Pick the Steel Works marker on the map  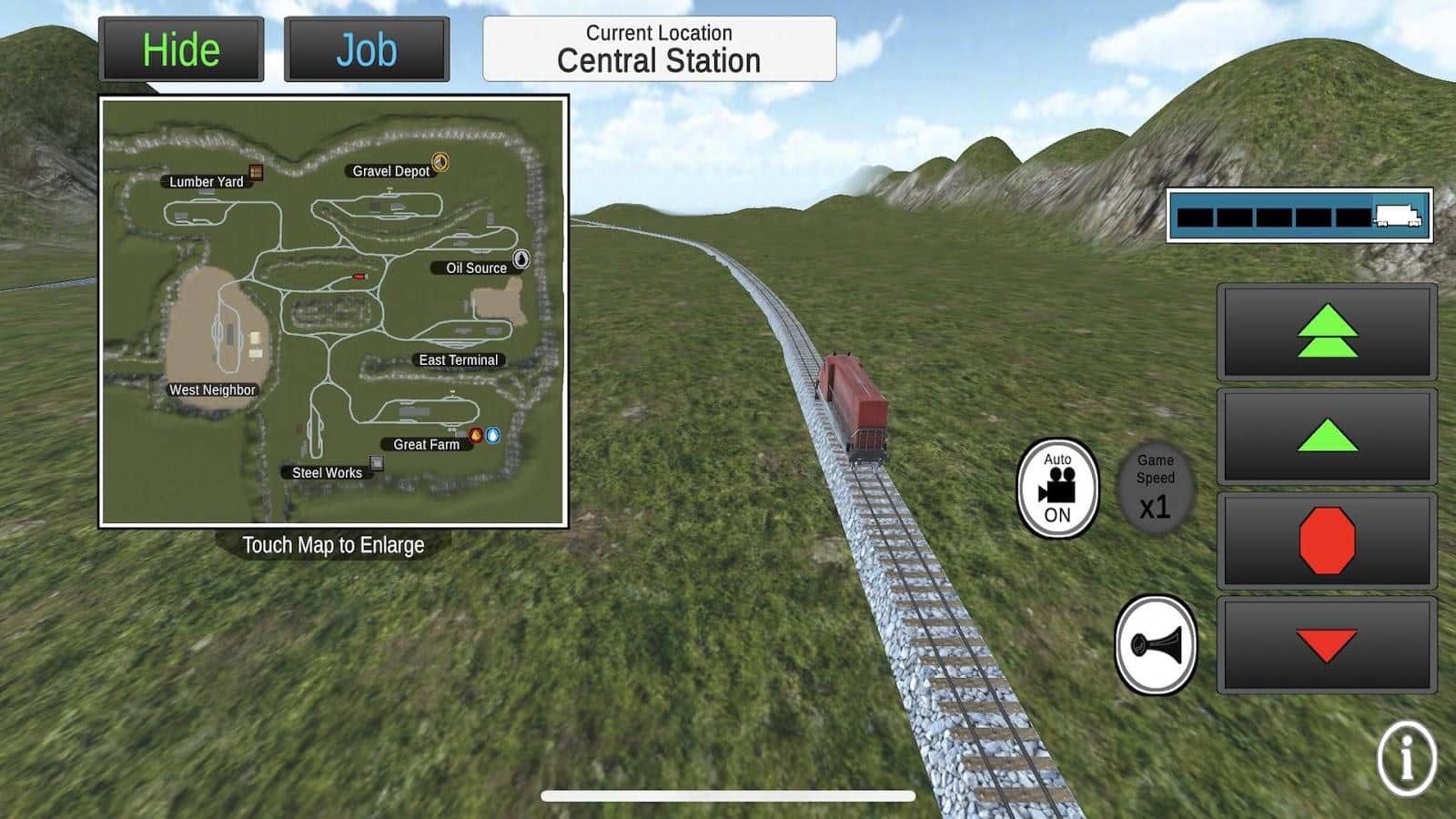(x=376, y=464)
